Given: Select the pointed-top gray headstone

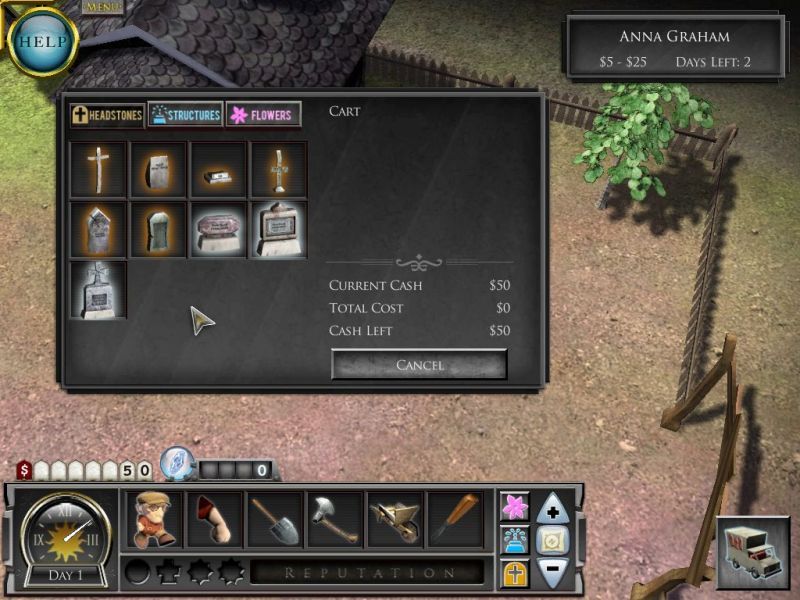Looking at the screenshot, I should pos(98,230).
